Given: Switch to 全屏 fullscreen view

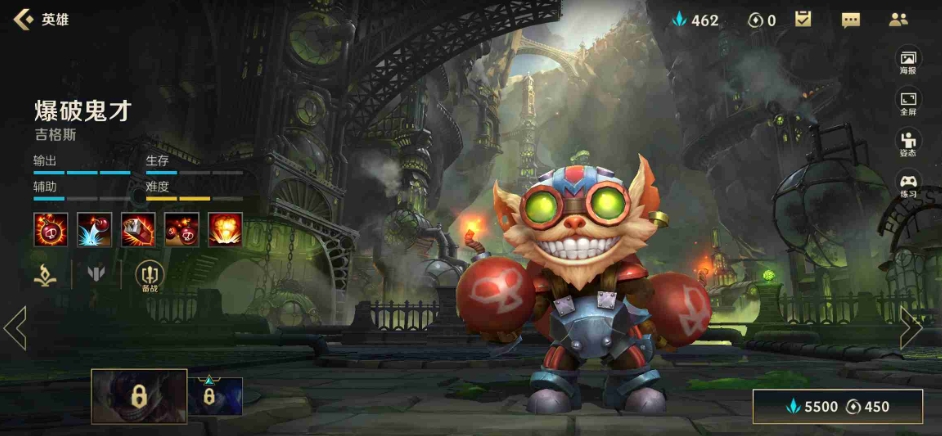Looking at the screenshot, I should [907, 103].
